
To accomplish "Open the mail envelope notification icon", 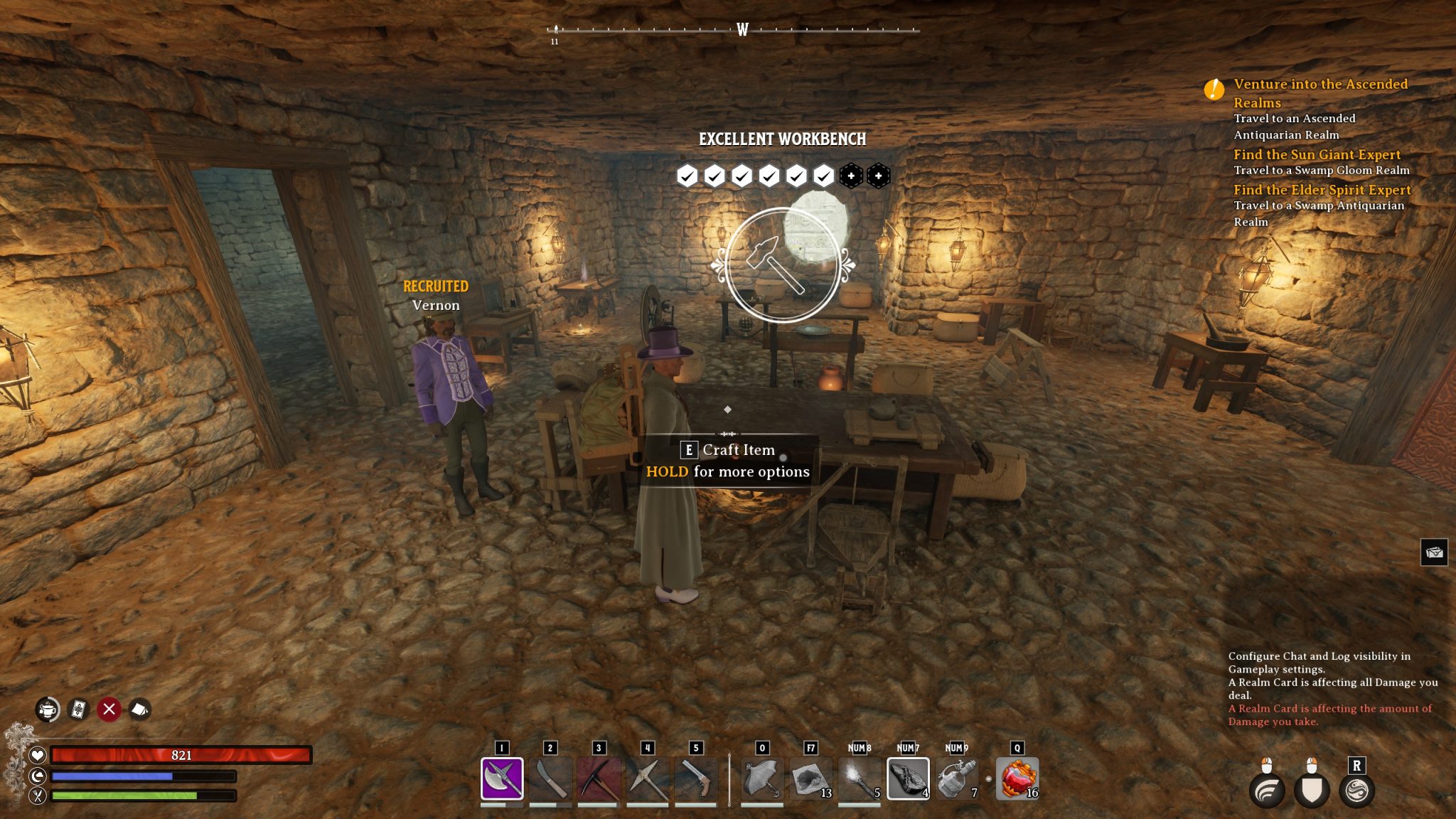I will pos(1433,552).
